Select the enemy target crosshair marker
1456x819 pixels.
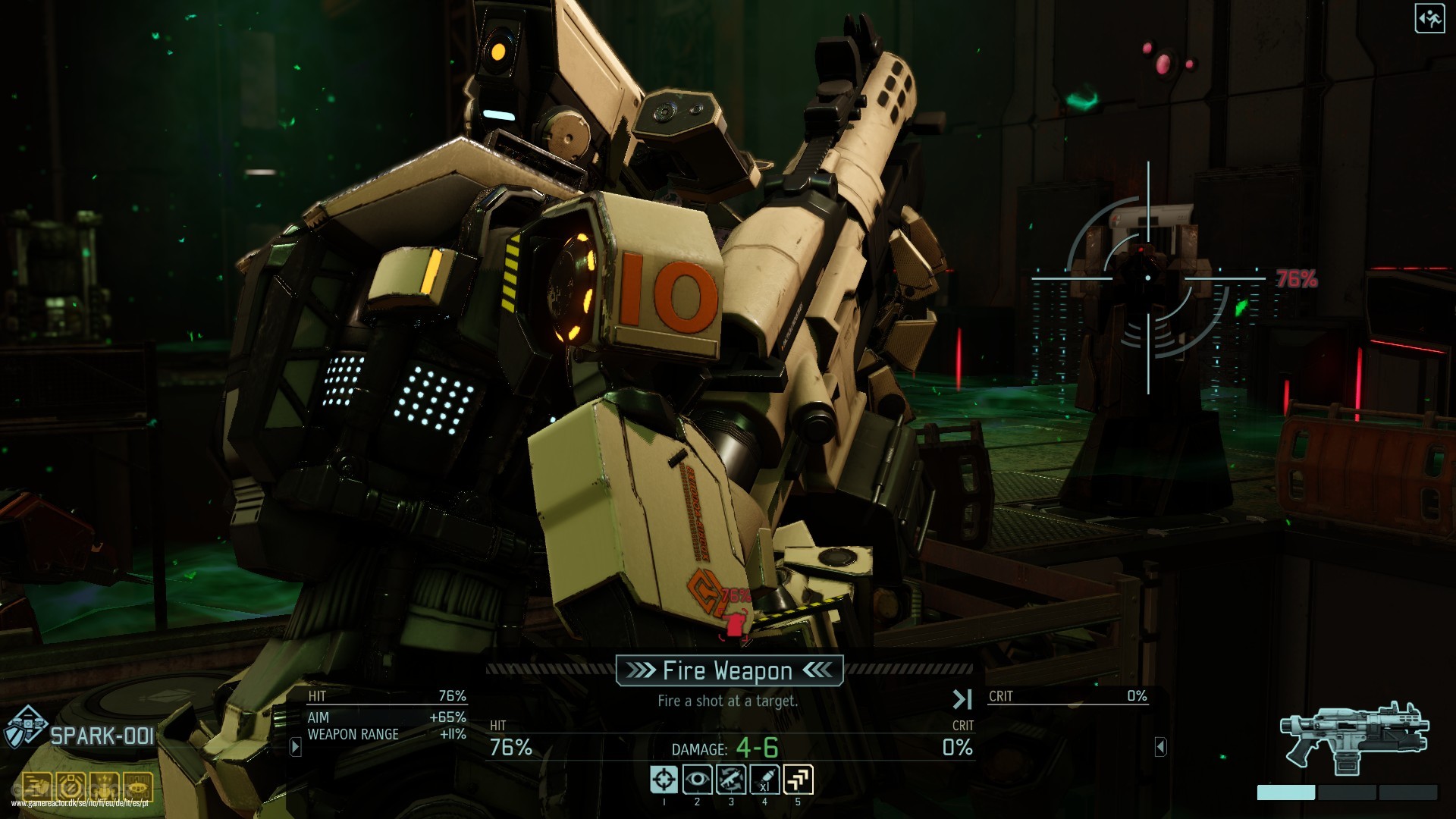click(x=1148, y=278)
